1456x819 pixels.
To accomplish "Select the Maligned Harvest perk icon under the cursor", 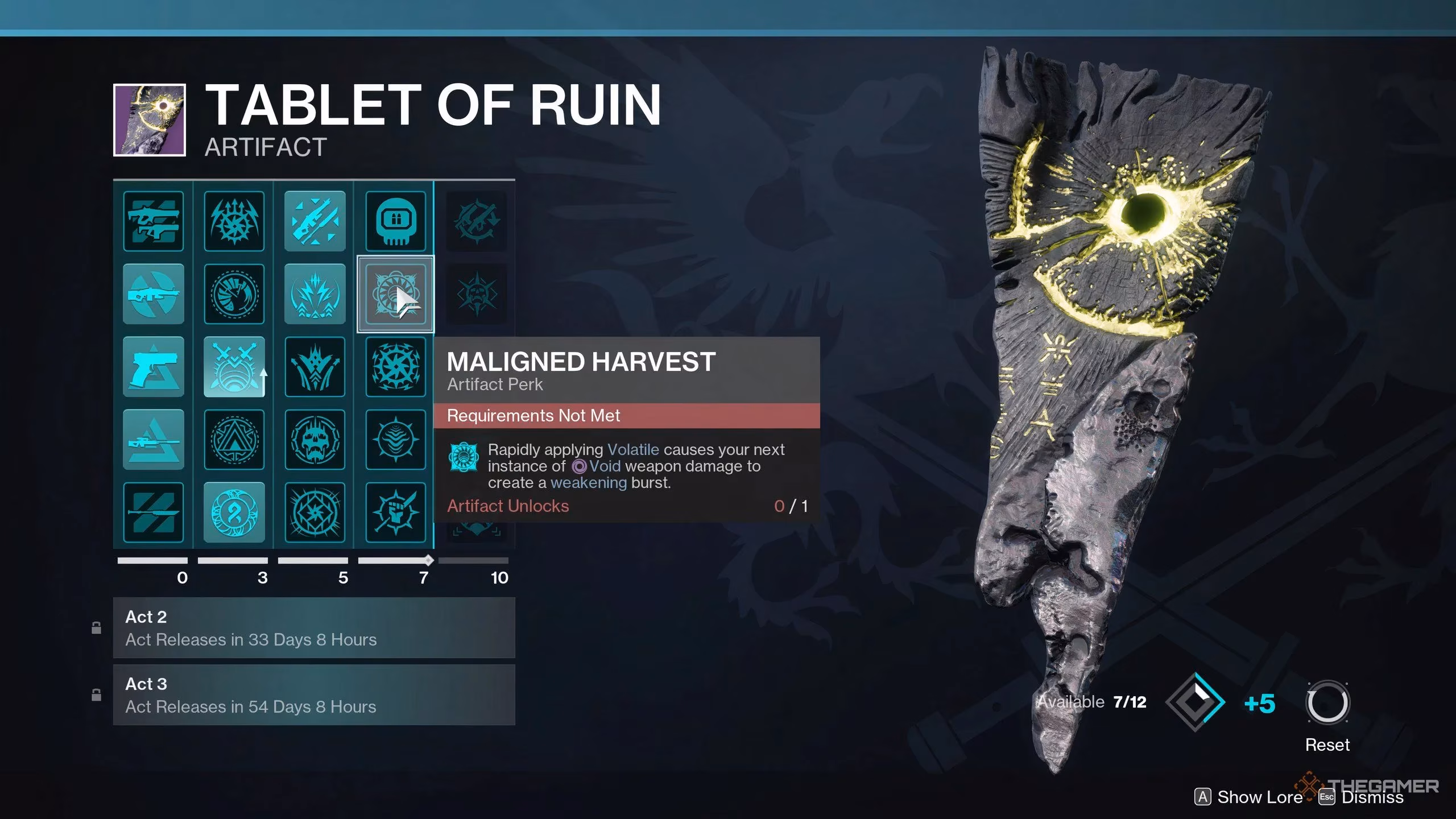I will (x=396, y=294).
